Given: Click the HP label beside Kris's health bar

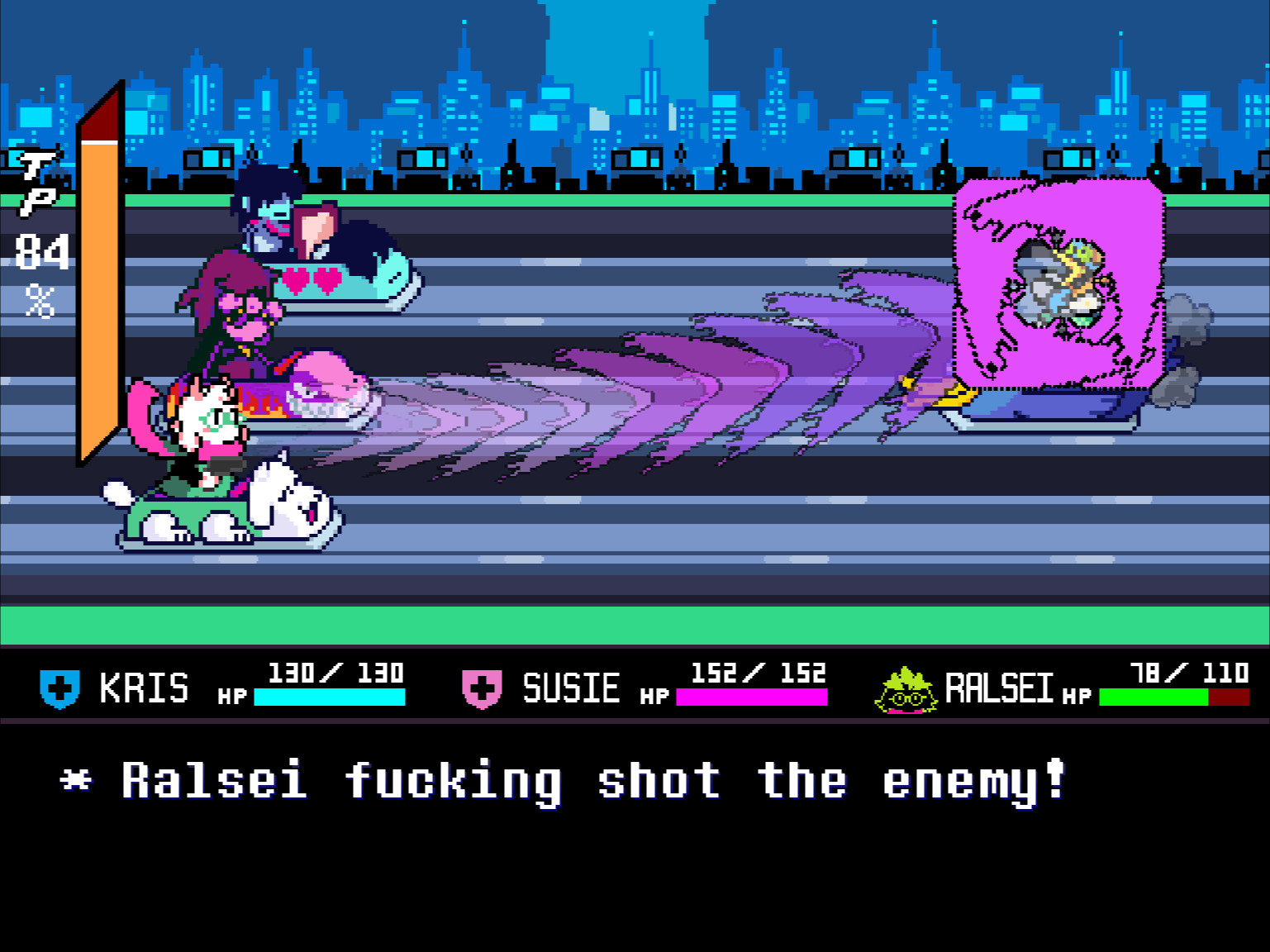Looking at the screenshot, I should 231,697.
